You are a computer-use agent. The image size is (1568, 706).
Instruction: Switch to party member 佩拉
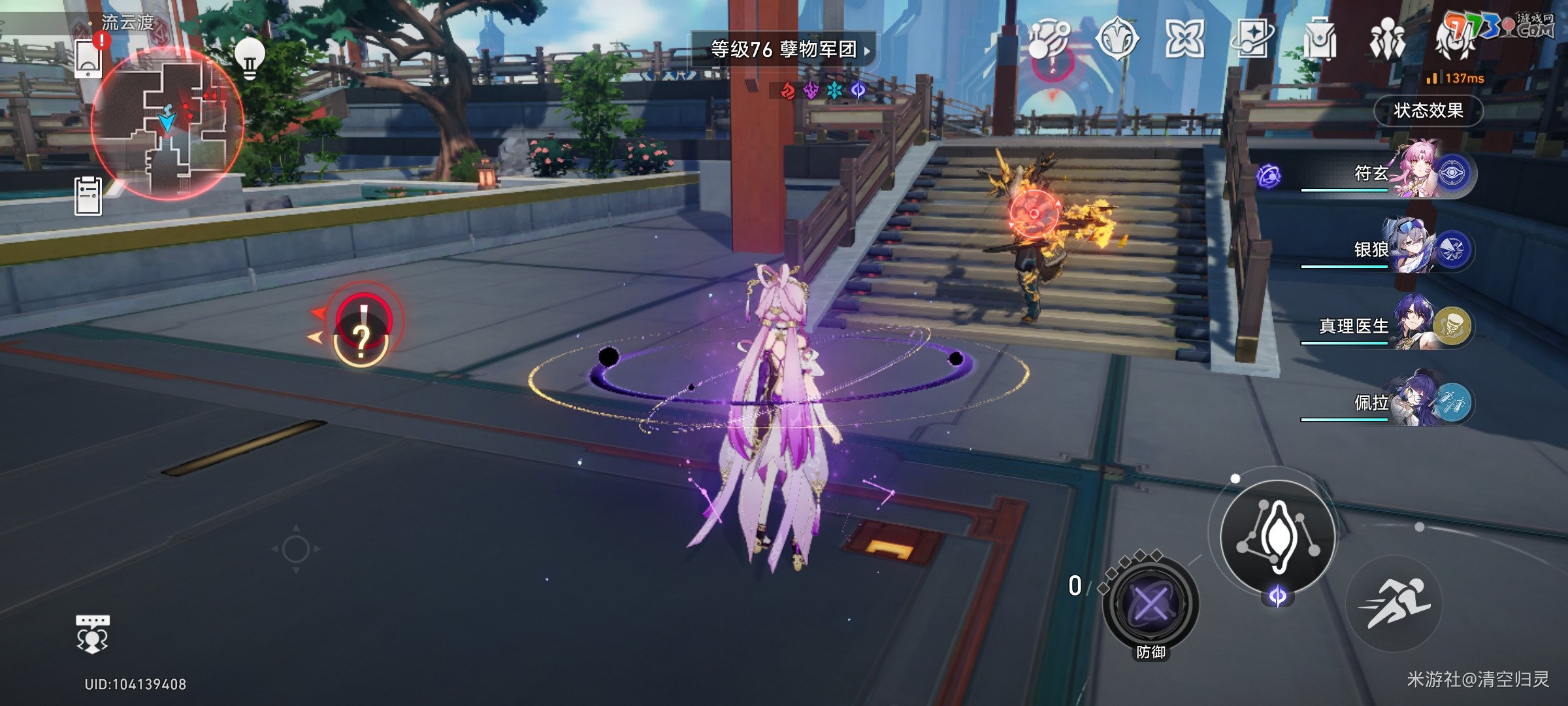(1411, 402)
